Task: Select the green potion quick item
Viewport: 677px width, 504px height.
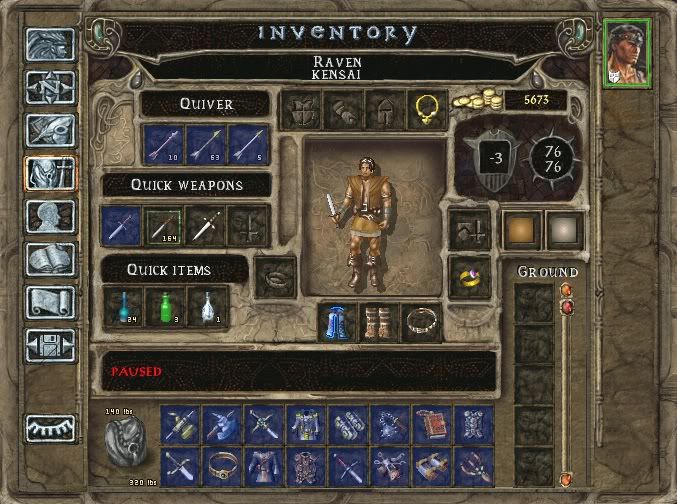Action: [x=164, y=305]
